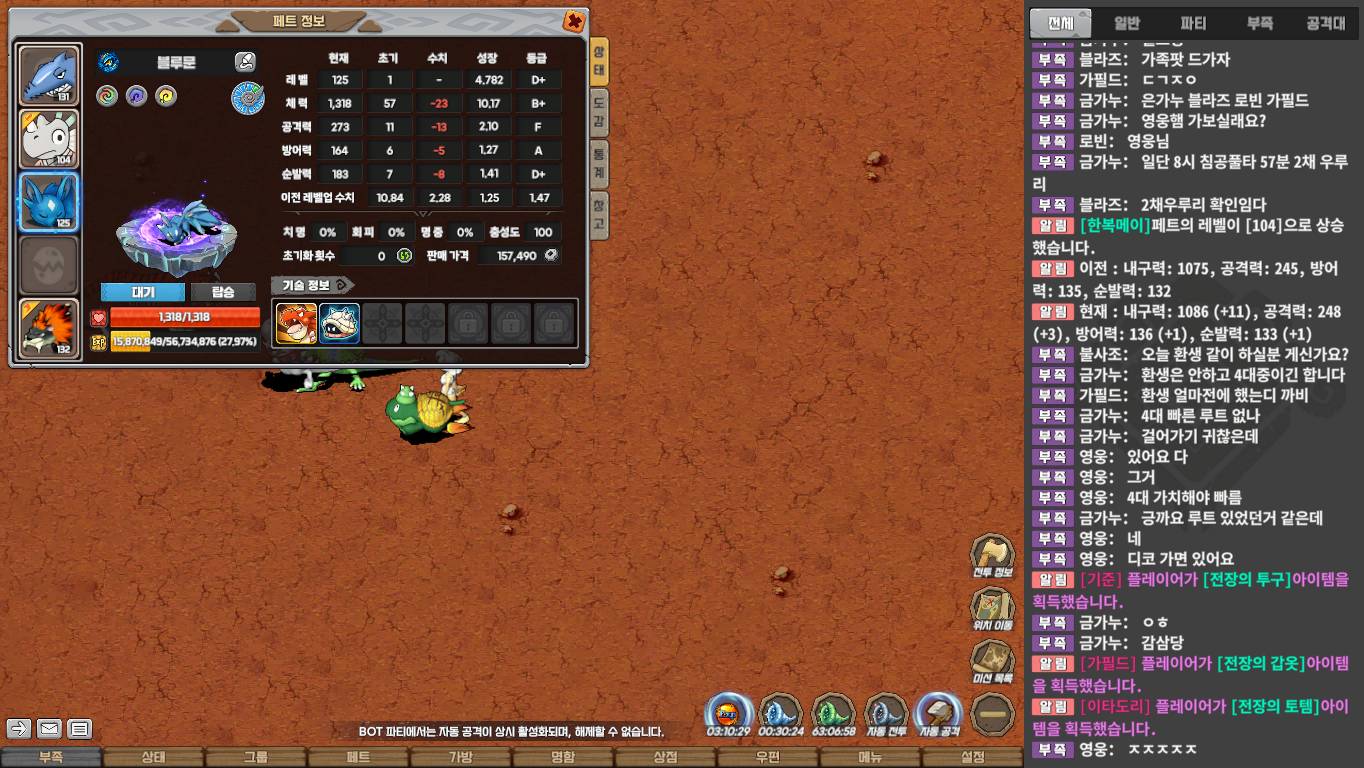This screenshot has width=1364, height=768.
Task: Select the orange-maned level 132 pet
Action: coord(49,329)
